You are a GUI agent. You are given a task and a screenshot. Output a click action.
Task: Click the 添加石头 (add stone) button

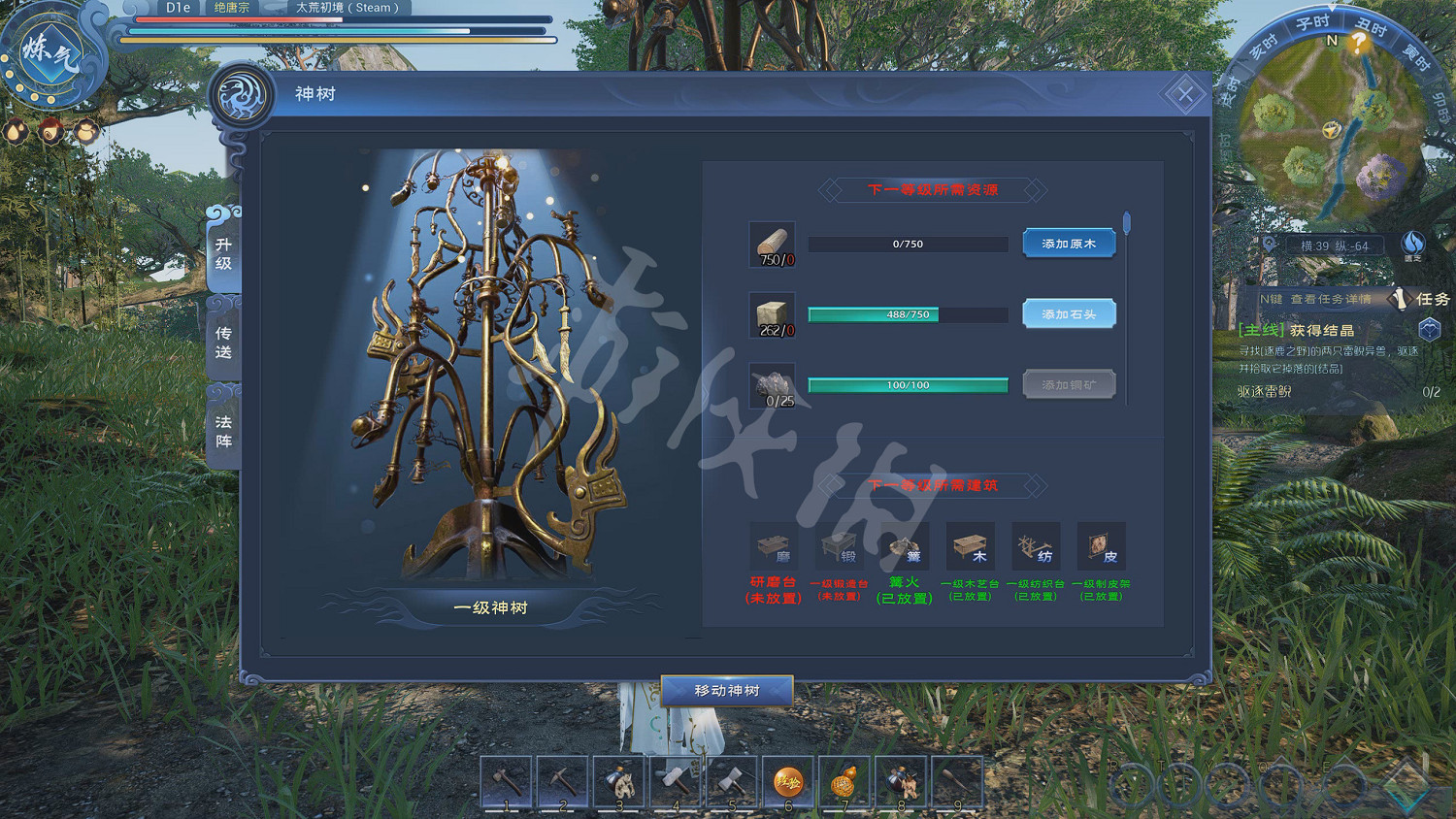(1068, 314)
